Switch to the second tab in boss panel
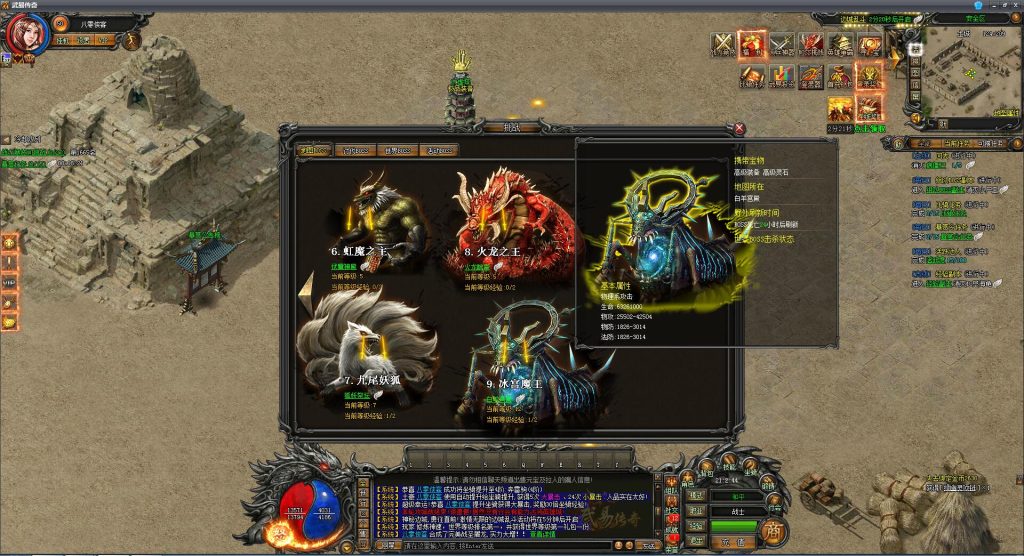This screenshot has width=1024, height=556. 356,150
